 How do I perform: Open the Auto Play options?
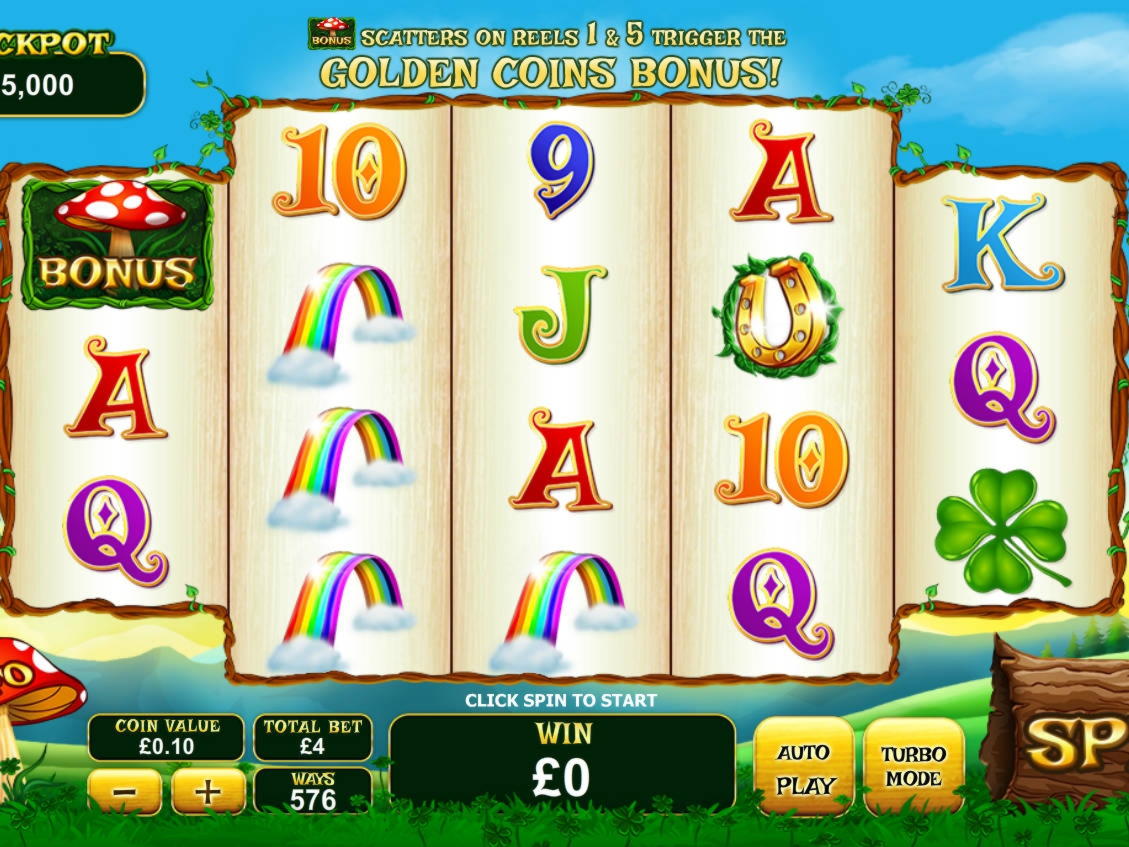(x=804, y=767)
